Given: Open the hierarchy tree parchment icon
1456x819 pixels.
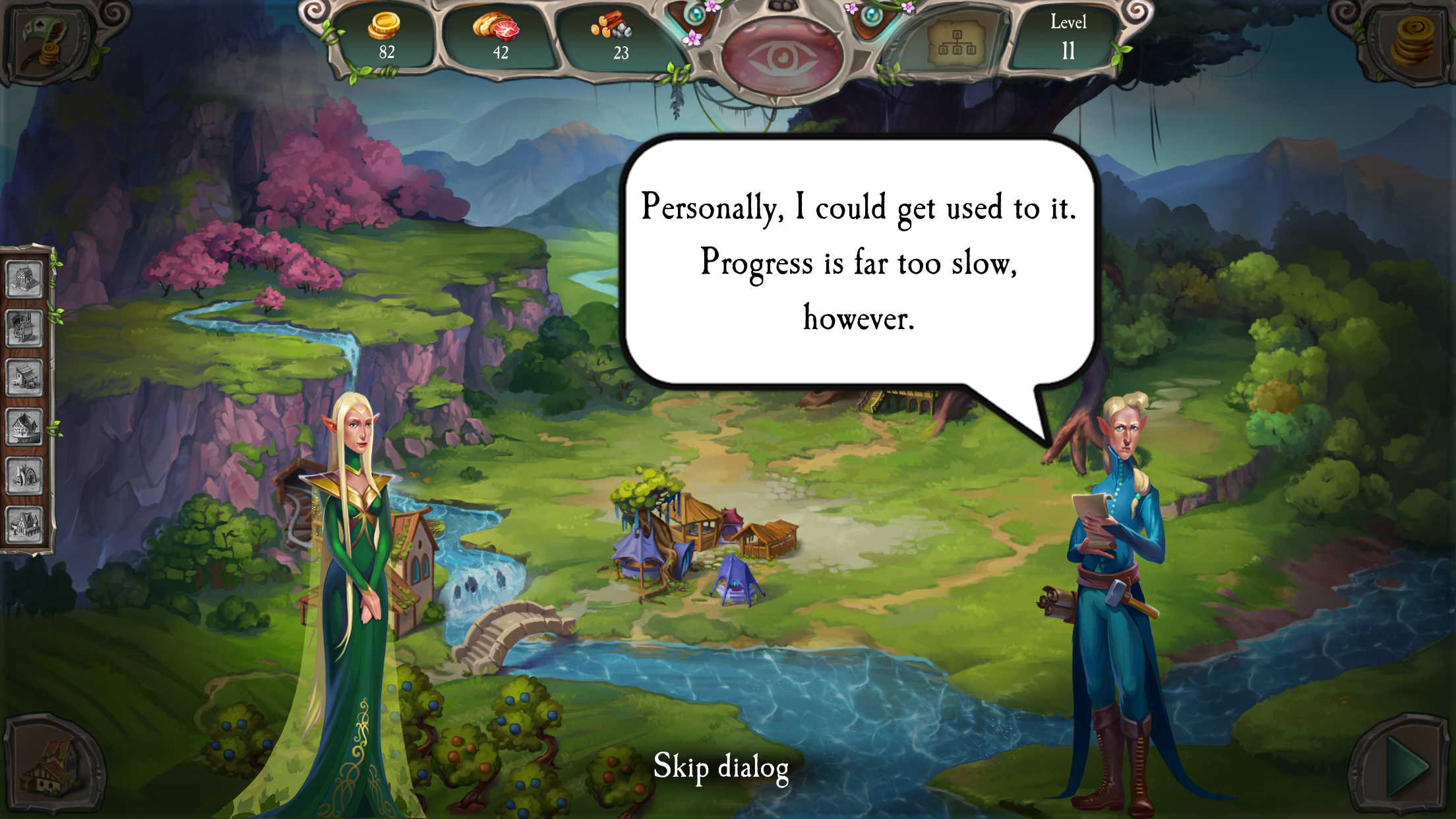Looking at the screenshot, I should (x=956, y=44).
